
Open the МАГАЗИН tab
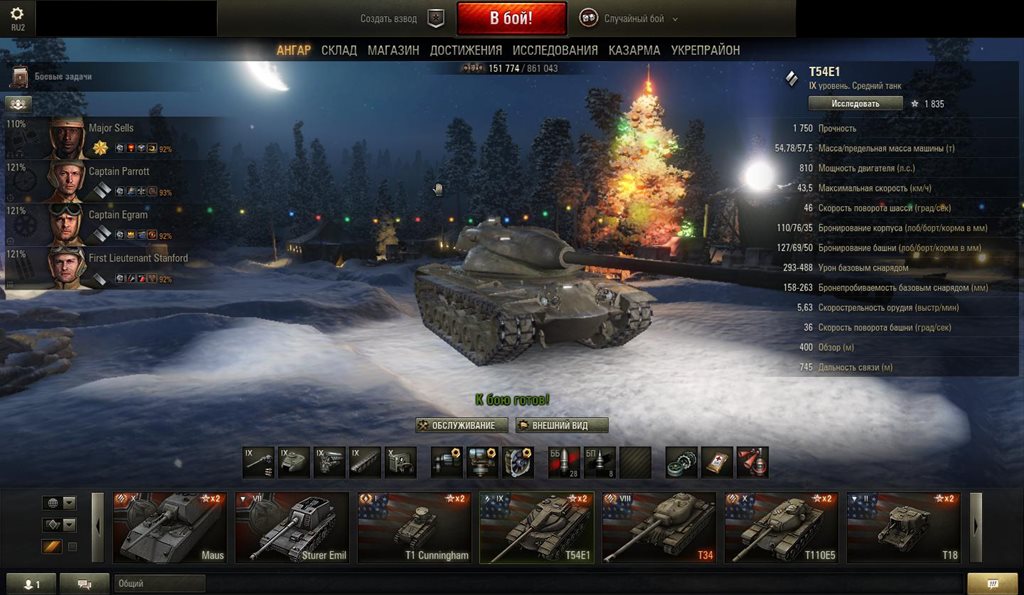(393, 50)
